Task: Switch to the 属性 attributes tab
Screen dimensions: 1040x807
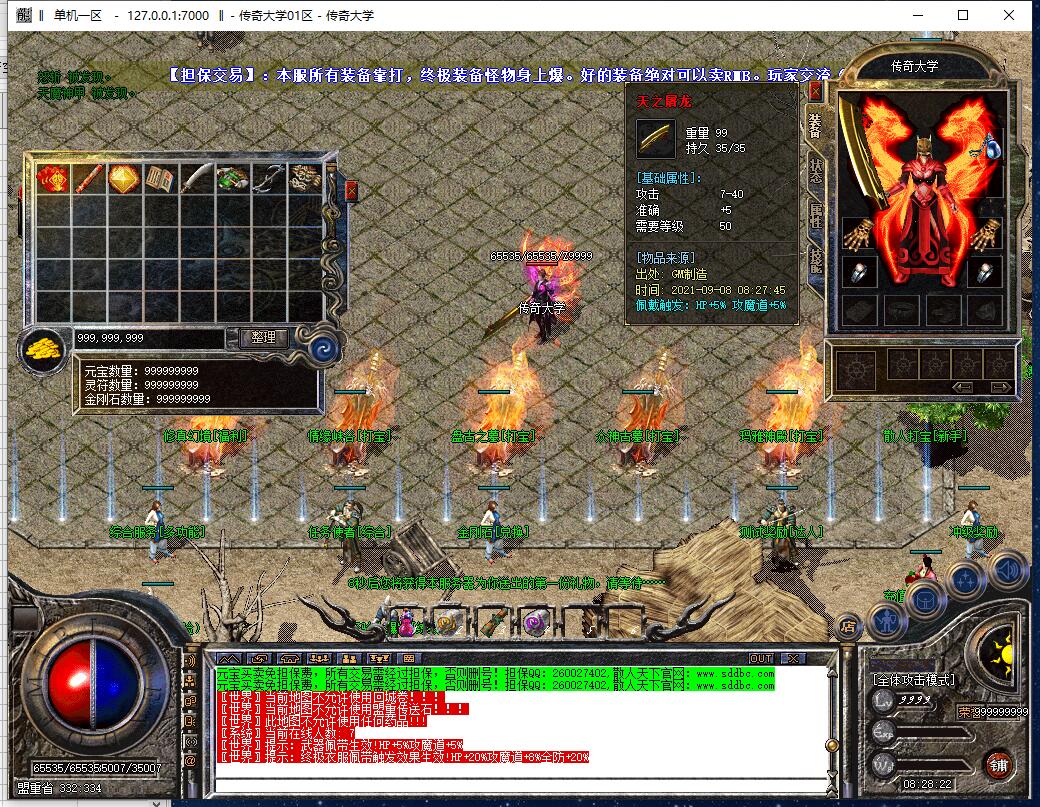Action: [815, 215]
